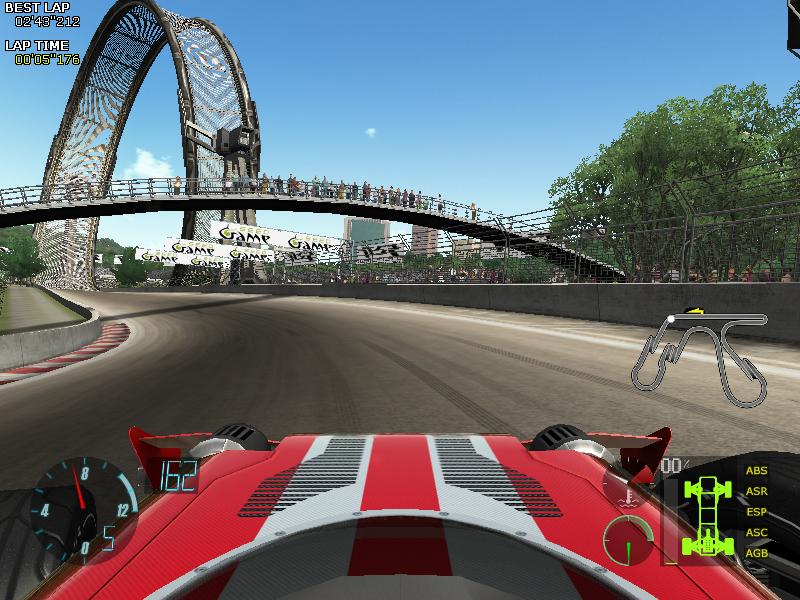Click the yellow player marker on minimap
Screen dimensions: 800x600
point(689,312)
